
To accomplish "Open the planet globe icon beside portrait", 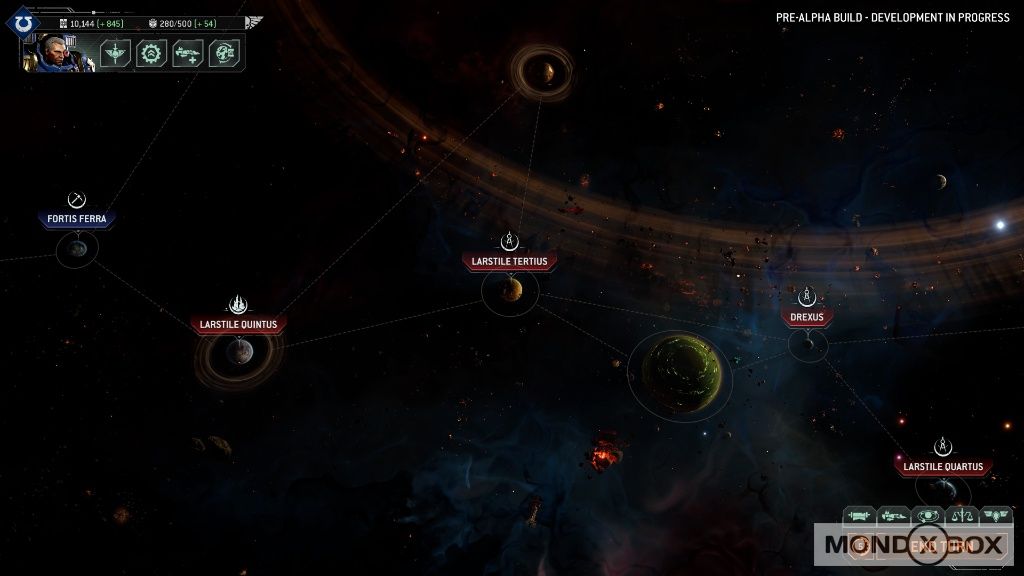I will pos(223,53).
